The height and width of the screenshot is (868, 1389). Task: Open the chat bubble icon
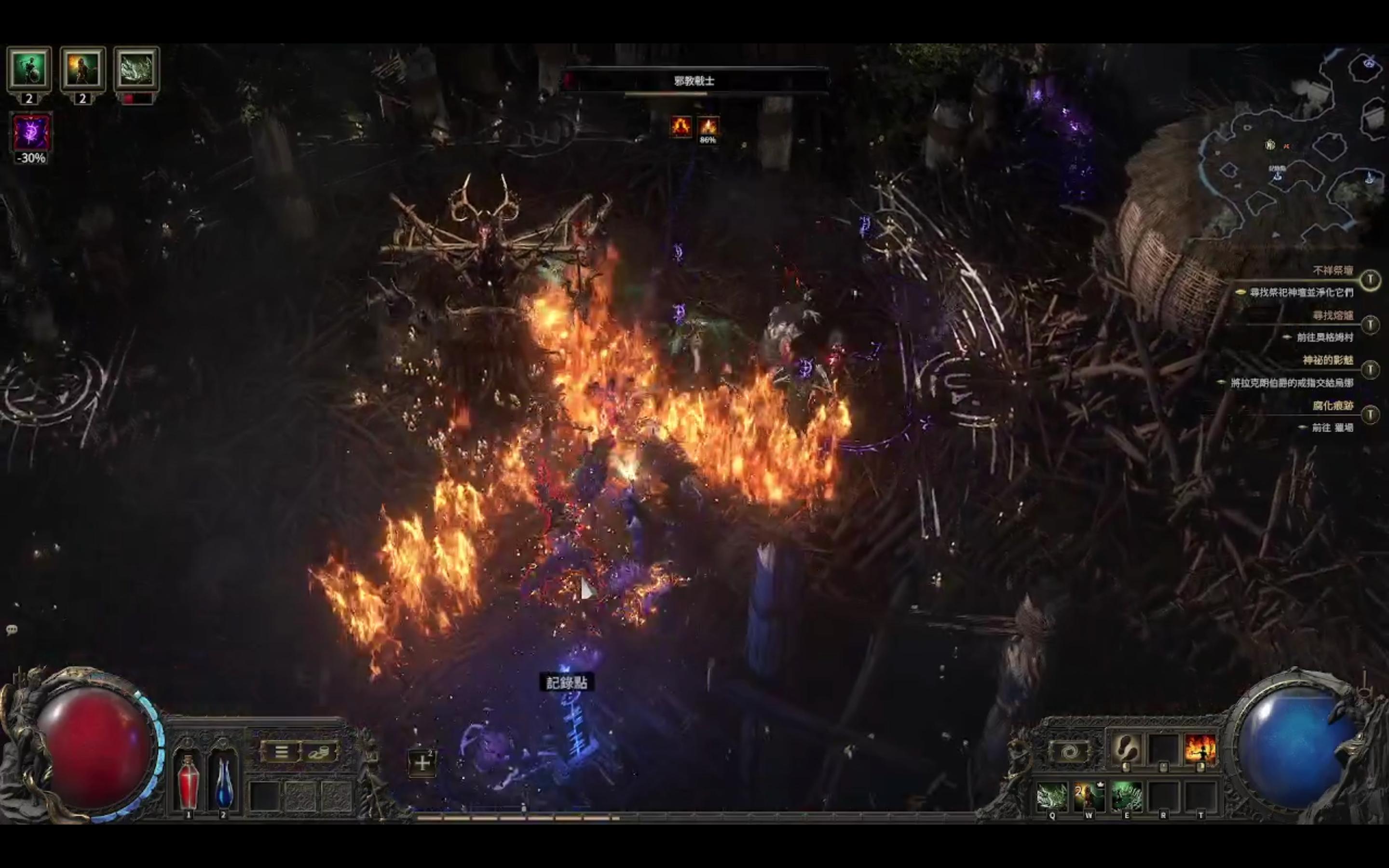12,630
